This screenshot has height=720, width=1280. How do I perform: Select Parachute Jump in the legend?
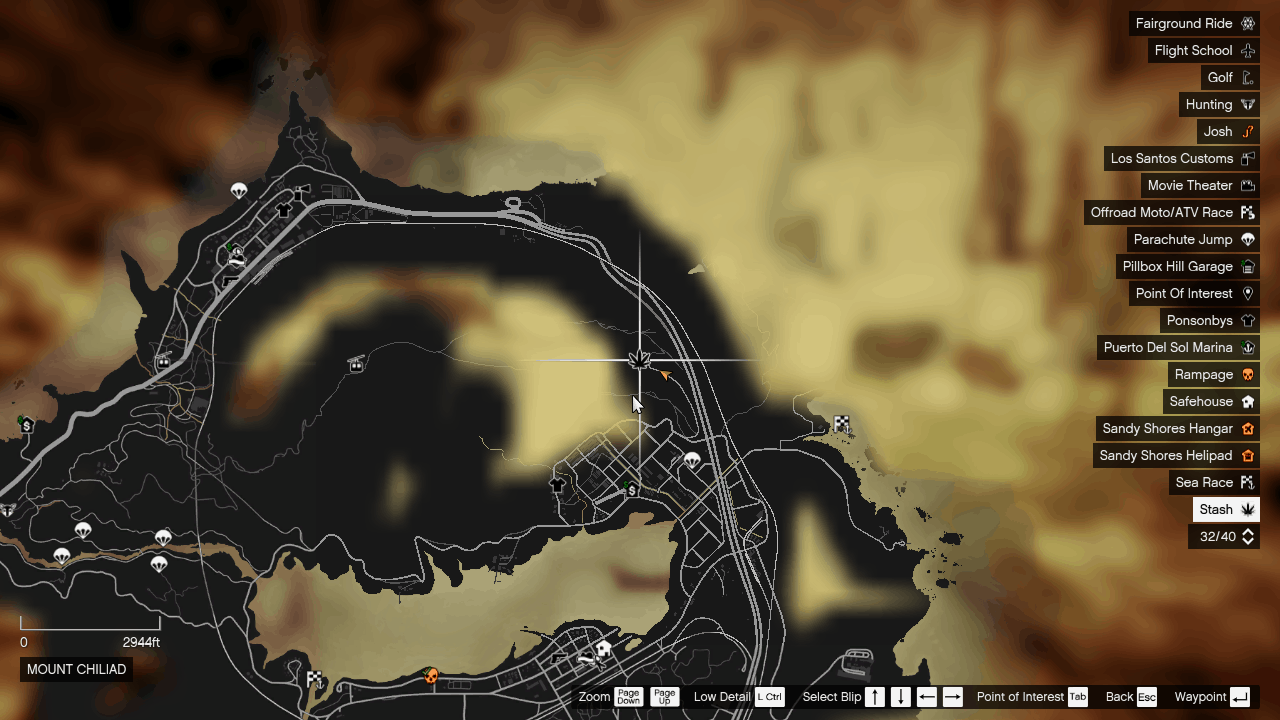(x=1193, y=239)
